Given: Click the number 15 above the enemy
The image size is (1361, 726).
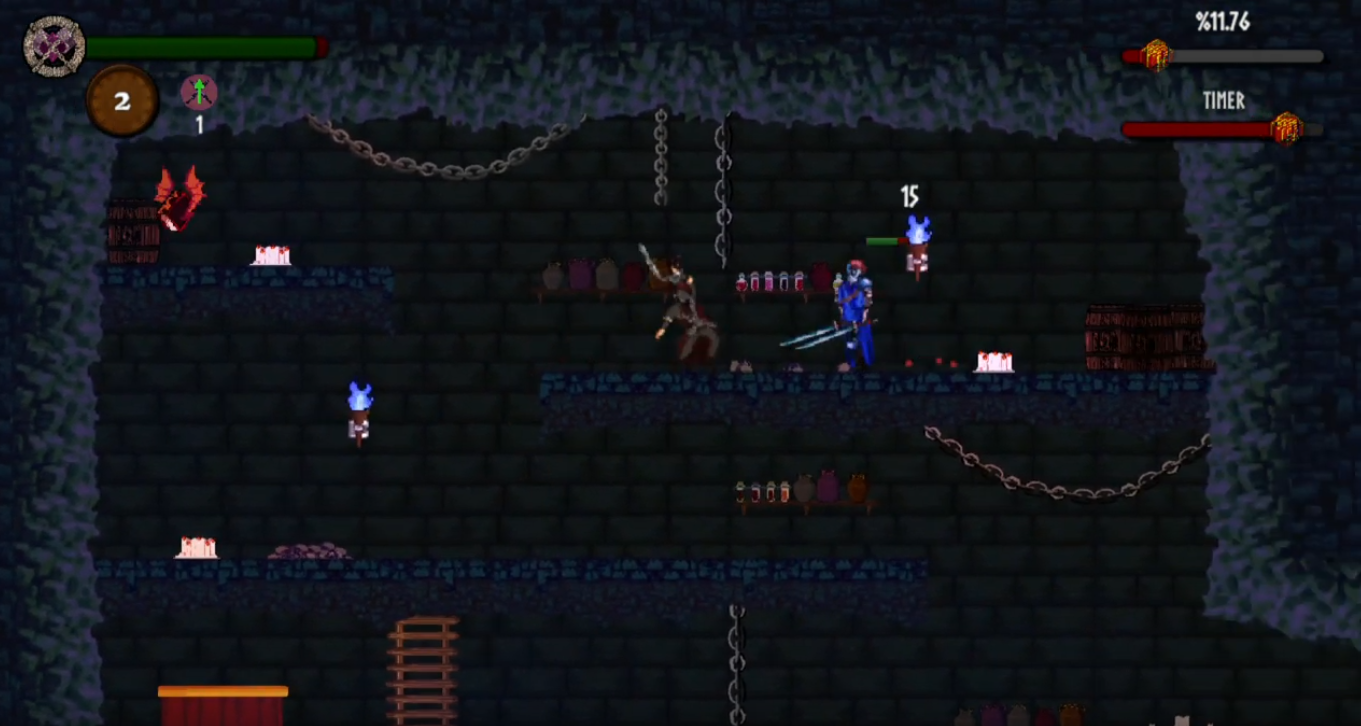Looking at the screenshot, I should click(x=911, y=193).
